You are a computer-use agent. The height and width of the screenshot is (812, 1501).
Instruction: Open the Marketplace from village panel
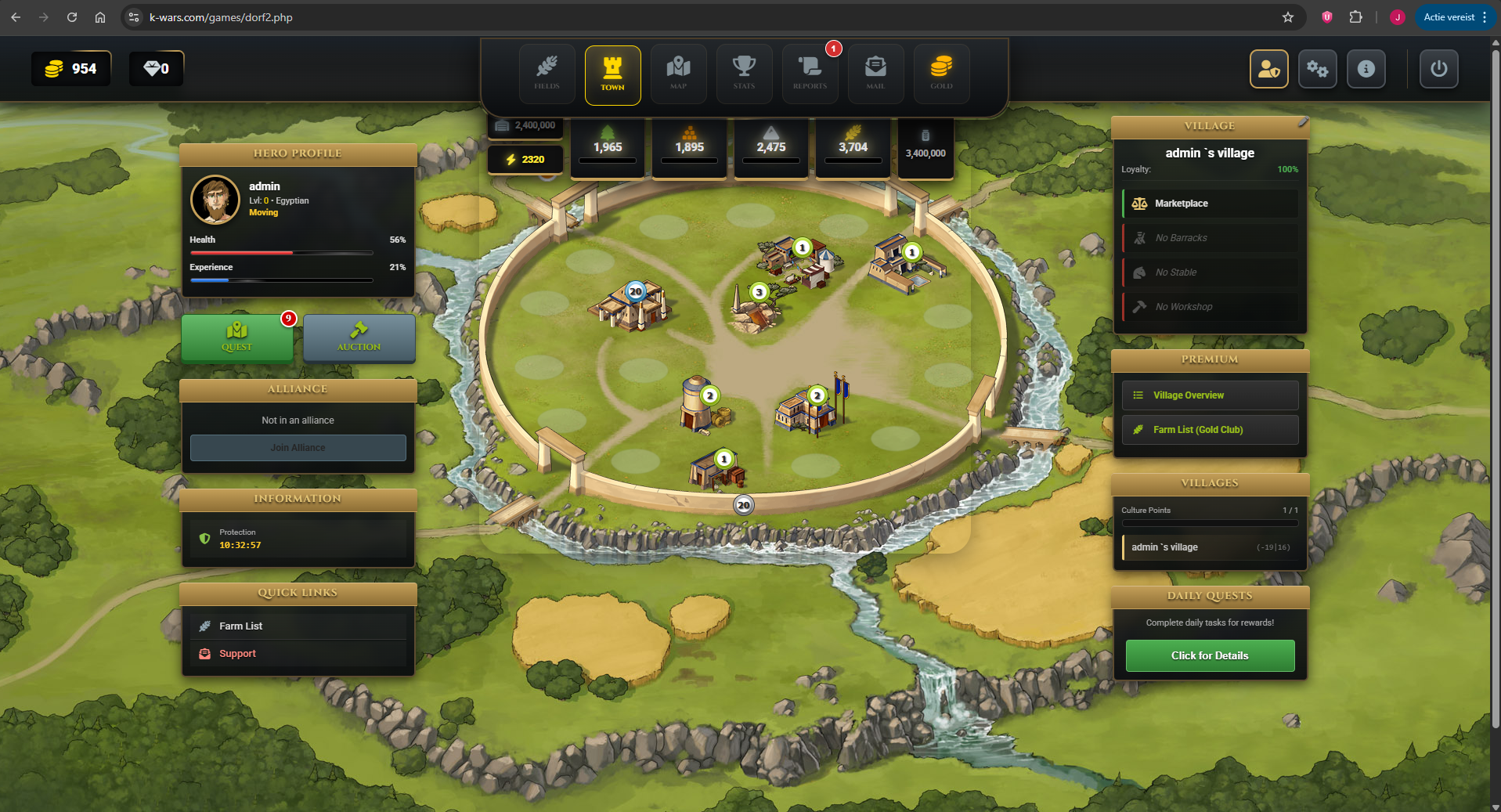pos(1210,204)
